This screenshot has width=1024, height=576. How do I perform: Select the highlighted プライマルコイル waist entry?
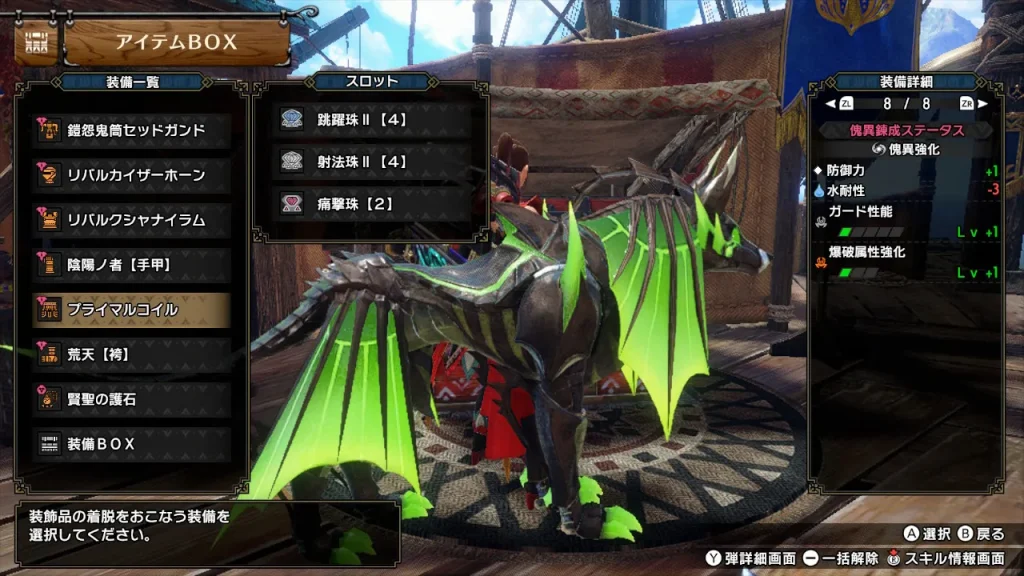[132, 310]
